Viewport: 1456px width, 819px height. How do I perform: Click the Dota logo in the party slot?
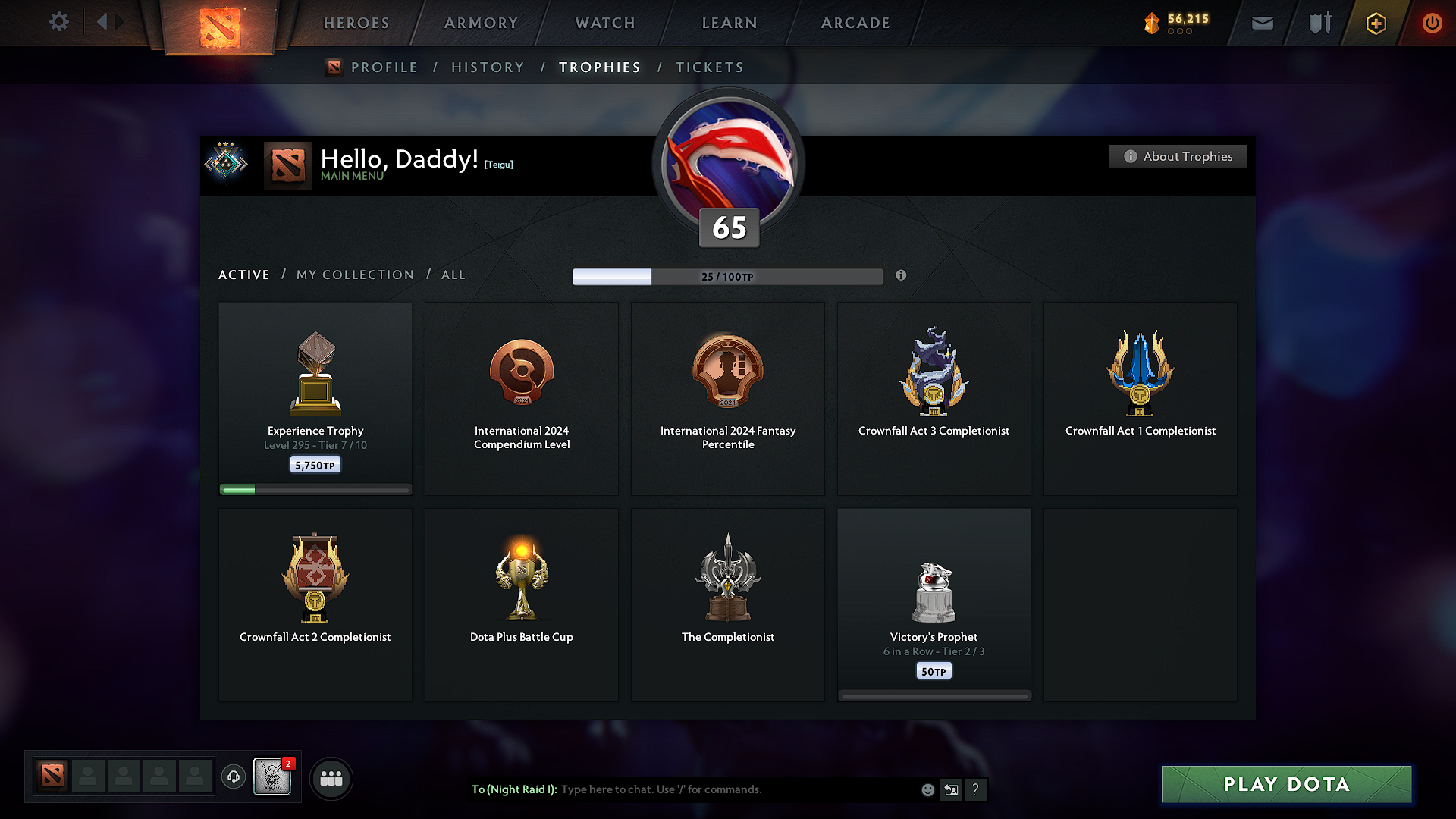point(52,777)
